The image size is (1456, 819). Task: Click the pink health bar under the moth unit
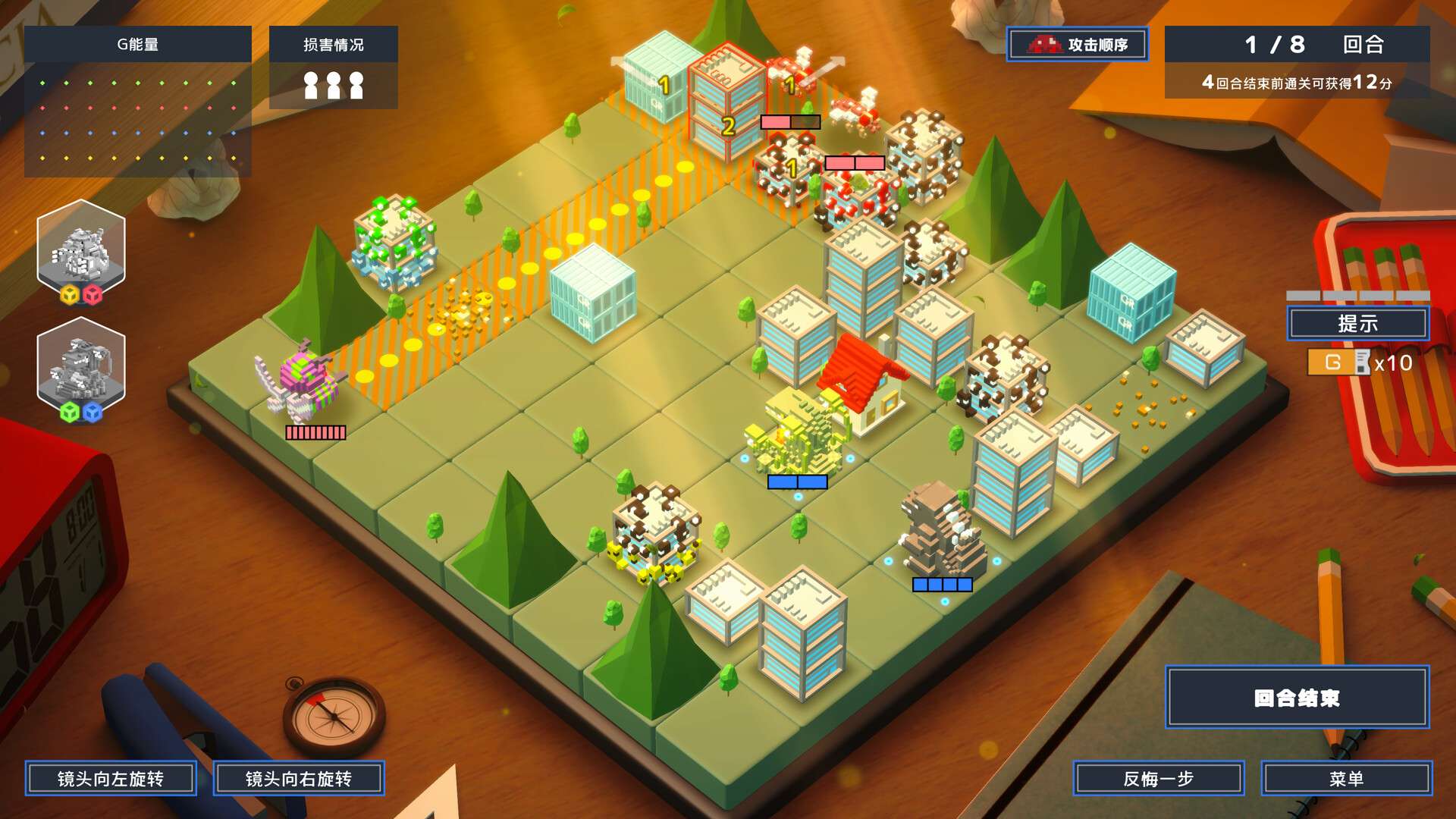315,432
